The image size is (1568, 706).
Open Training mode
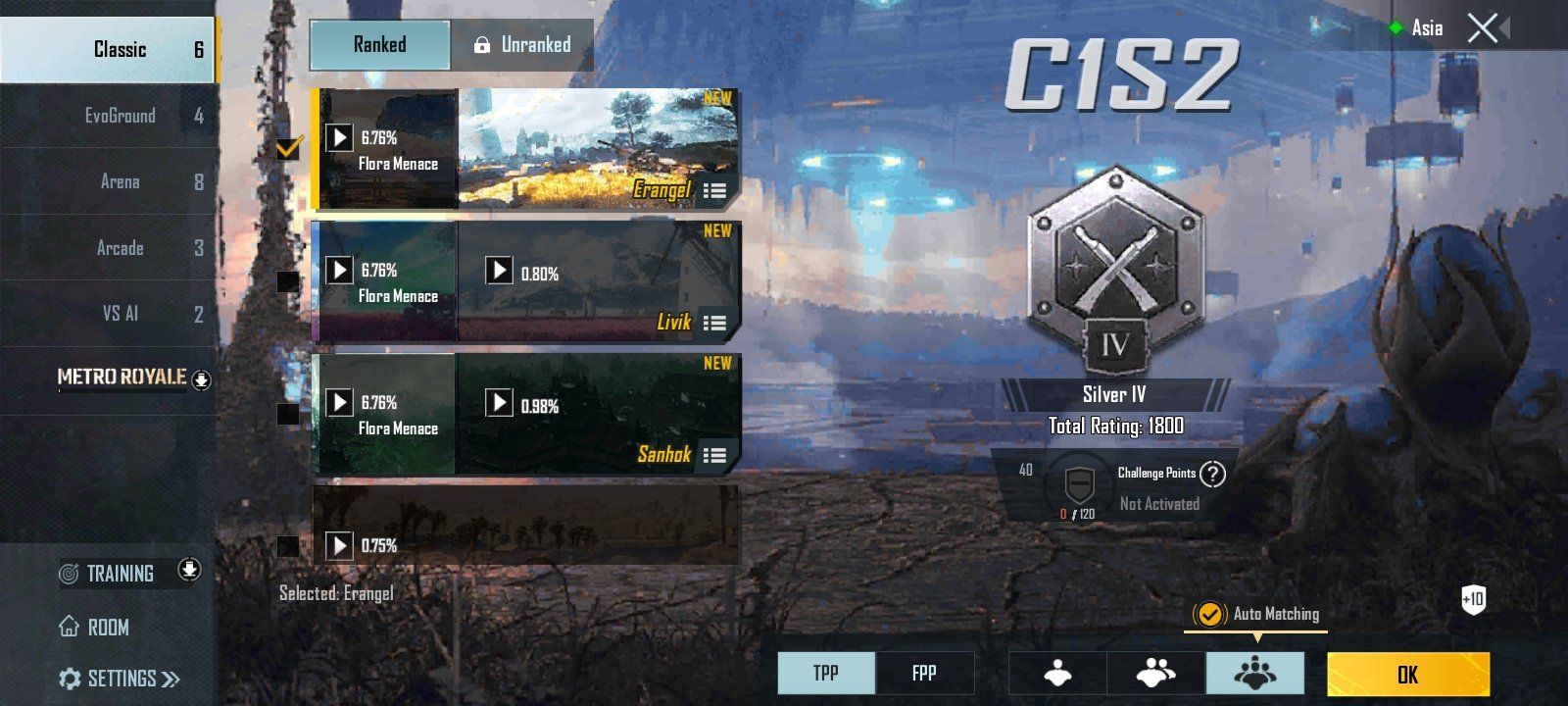tap(120, 574)
